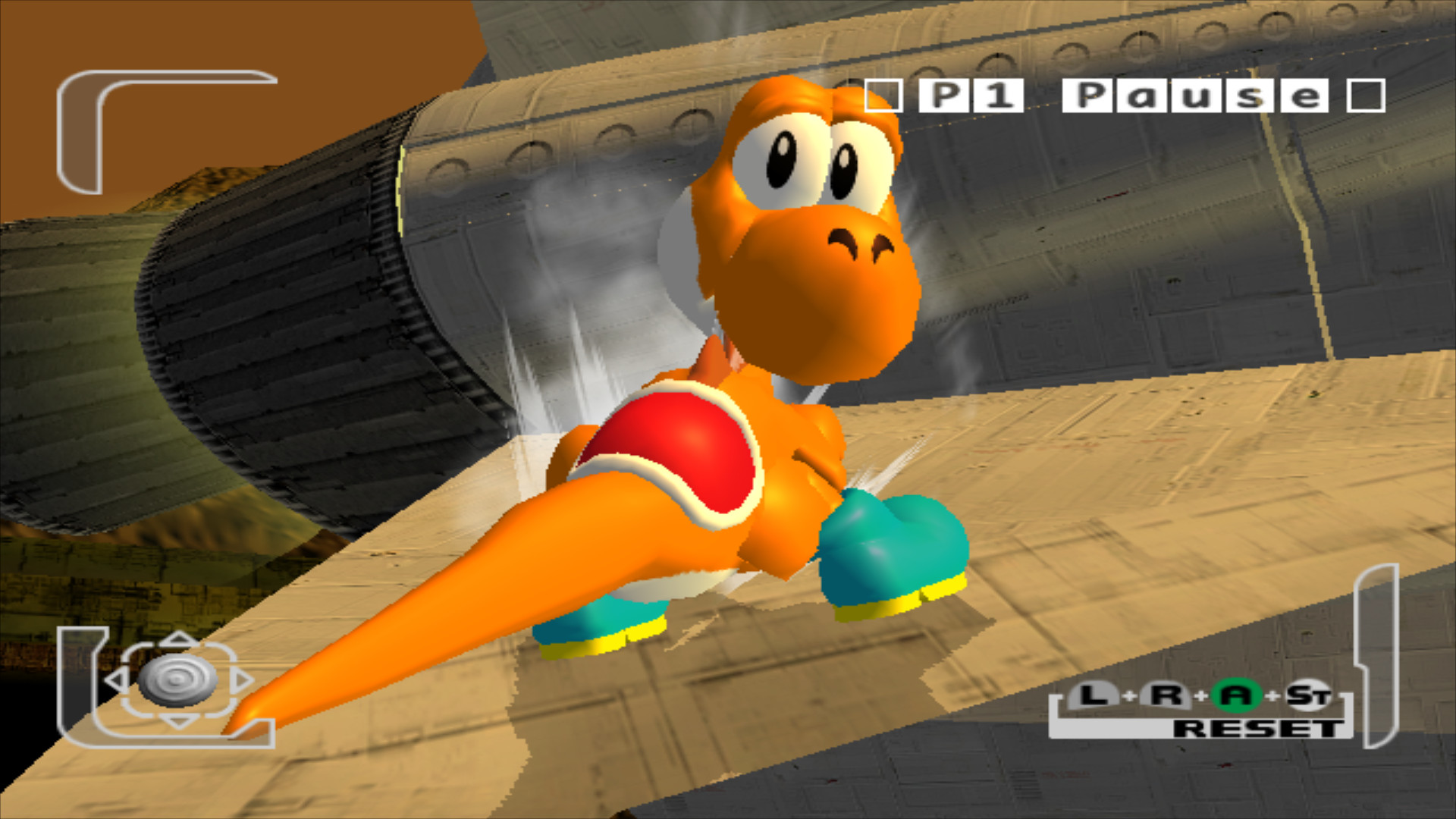Expand the plus between R and A icons
The height and width of the screenshot is (819, 1456).
point(1200,696)
